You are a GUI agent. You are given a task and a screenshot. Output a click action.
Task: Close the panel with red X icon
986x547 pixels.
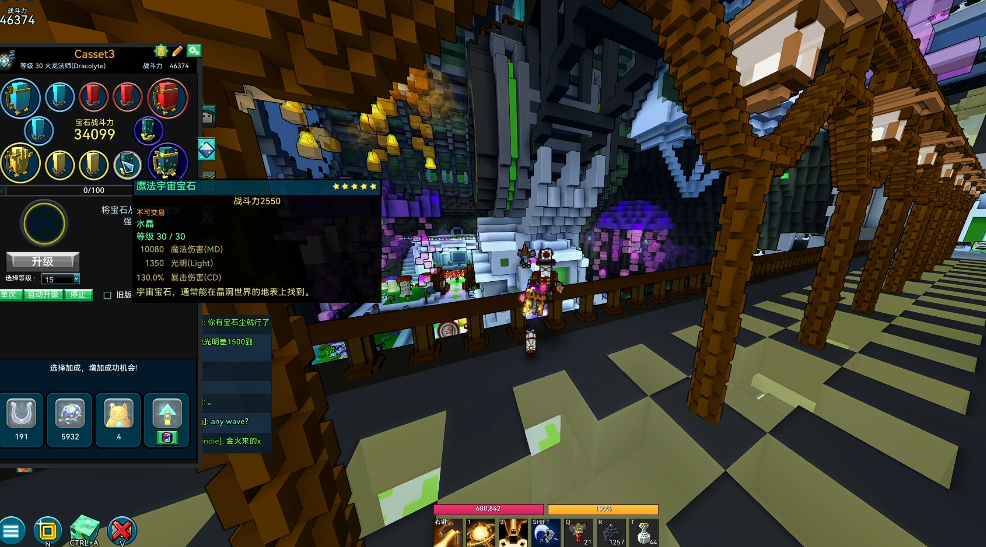pyautogui.click(x=122, y=530)
